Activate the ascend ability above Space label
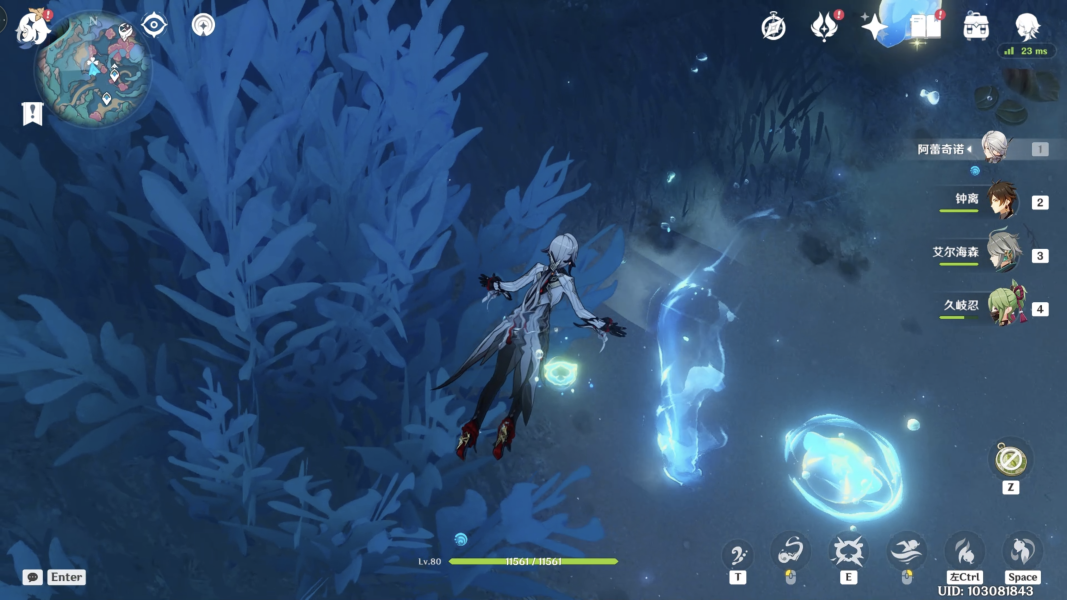 [1022, 551]
